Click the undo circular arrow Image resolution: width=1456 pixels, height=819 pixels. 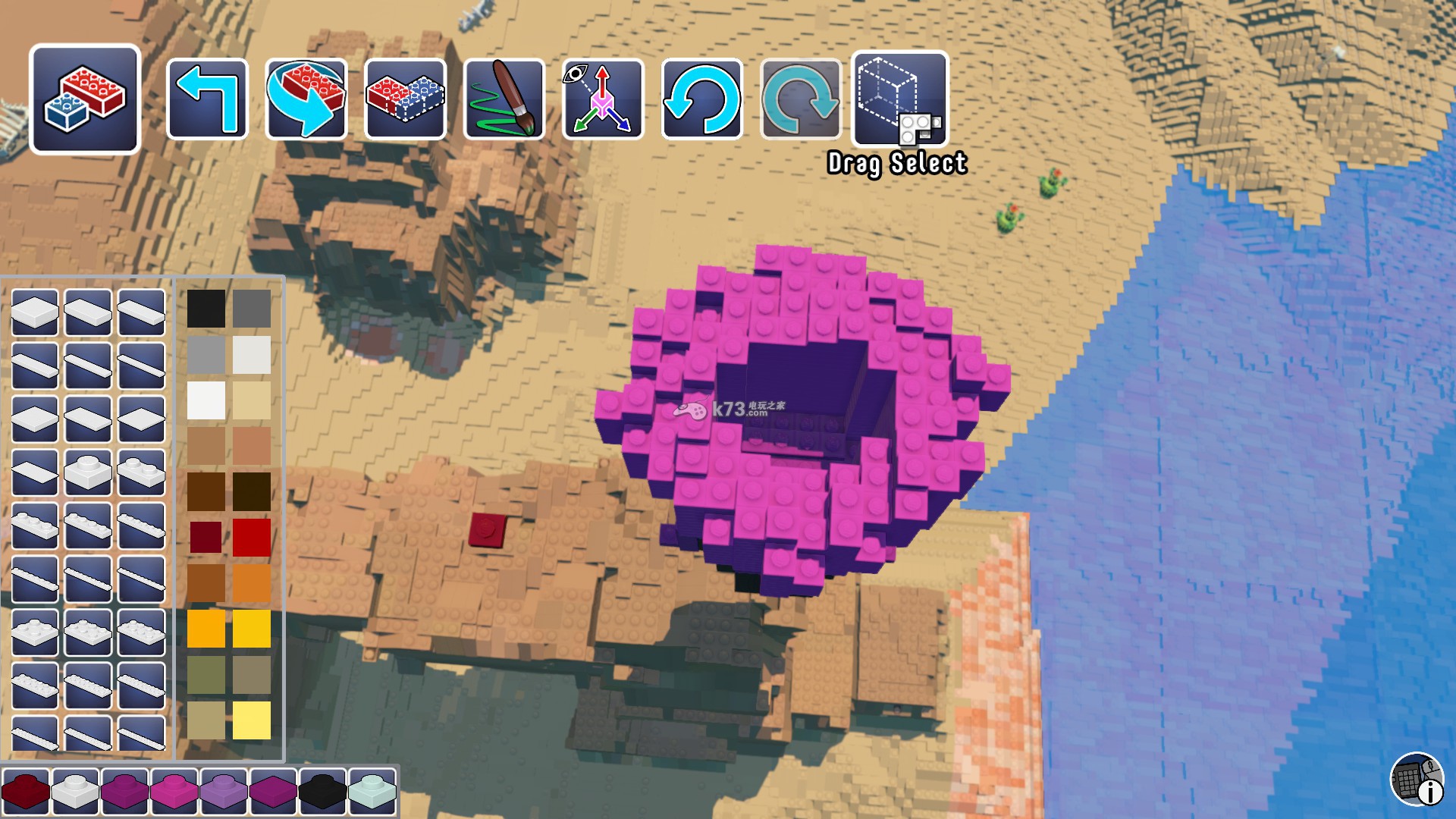701,99
